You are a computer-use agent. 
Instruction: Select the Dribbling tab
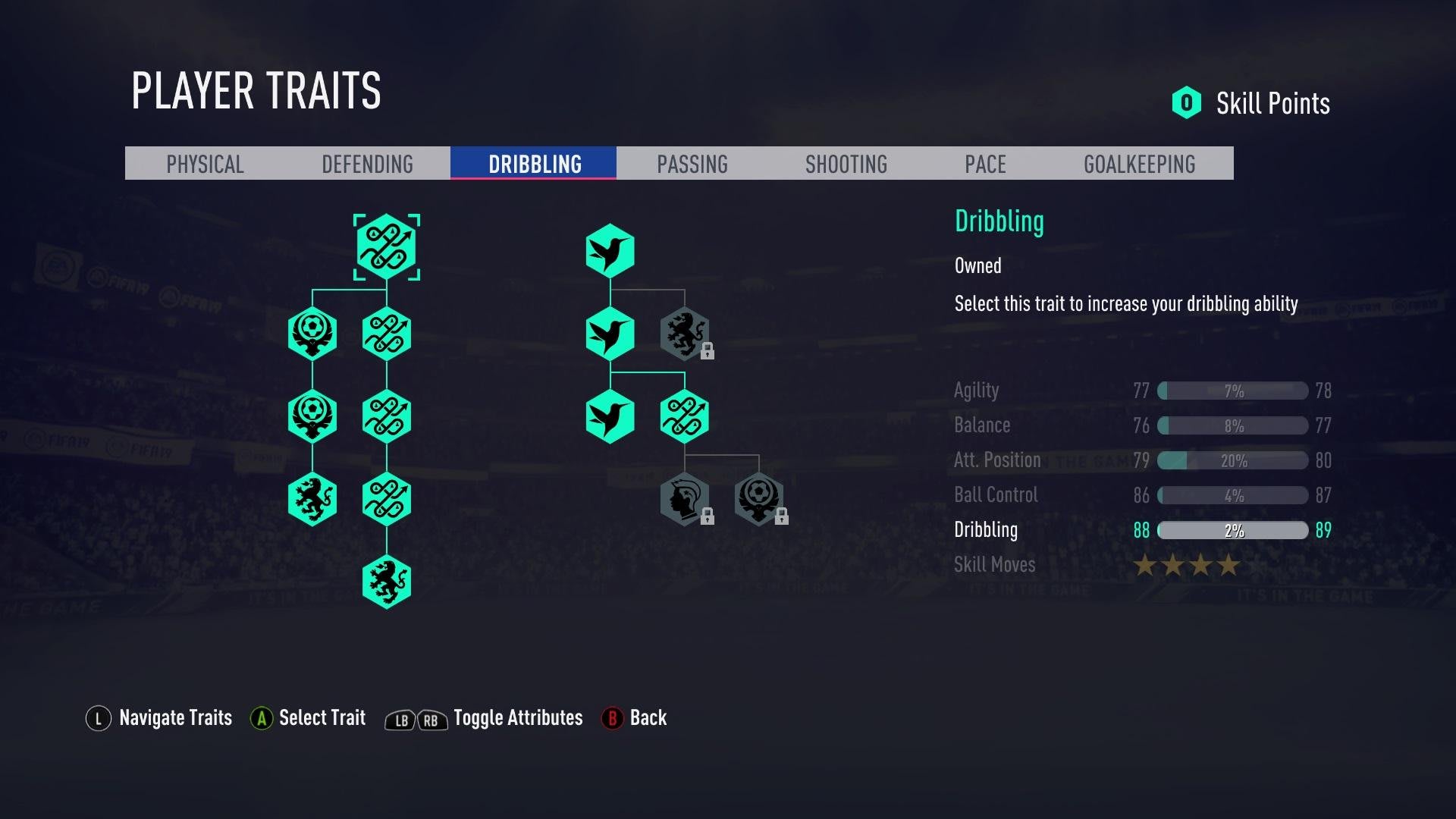coord(534,164)
